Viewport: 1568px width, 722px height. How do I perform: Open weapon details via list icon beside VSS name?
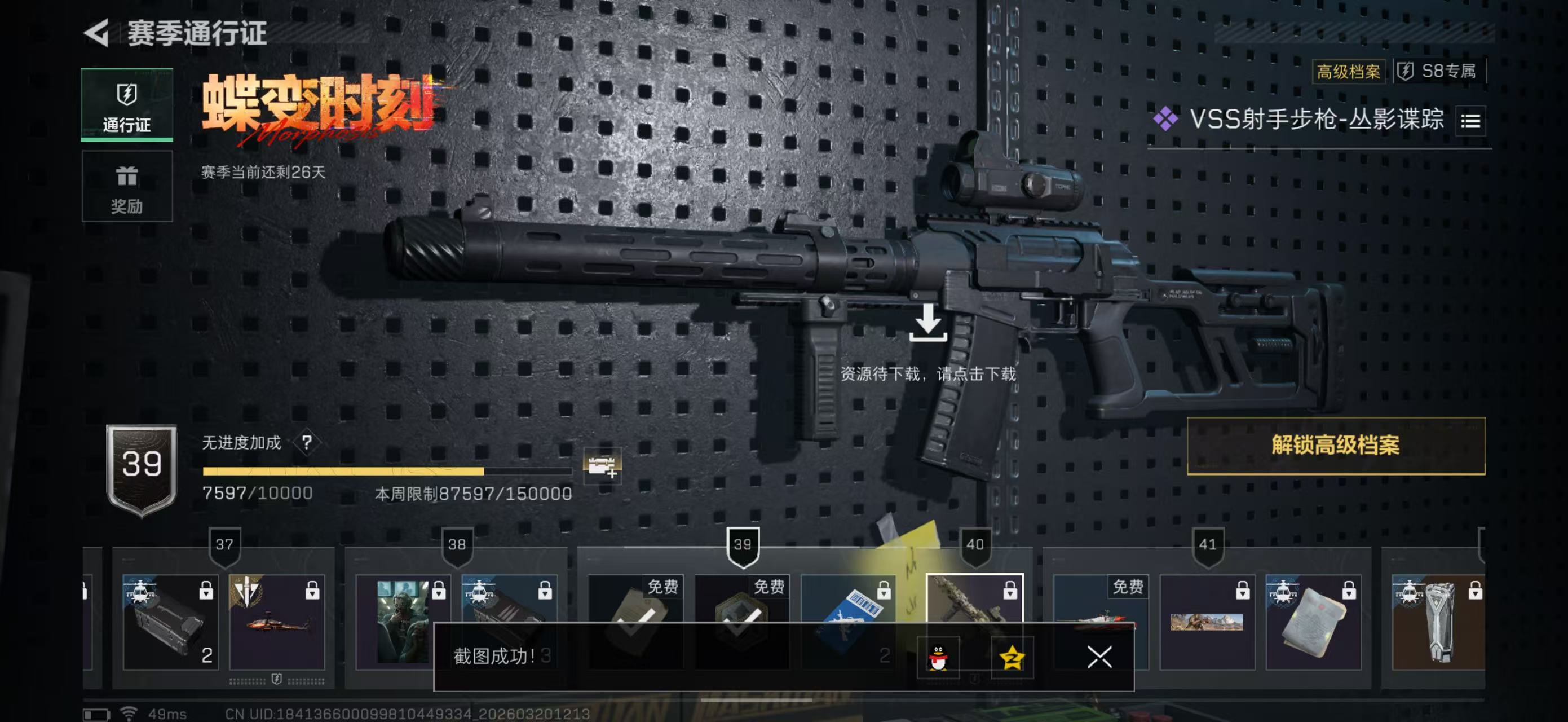point(1470,121)
